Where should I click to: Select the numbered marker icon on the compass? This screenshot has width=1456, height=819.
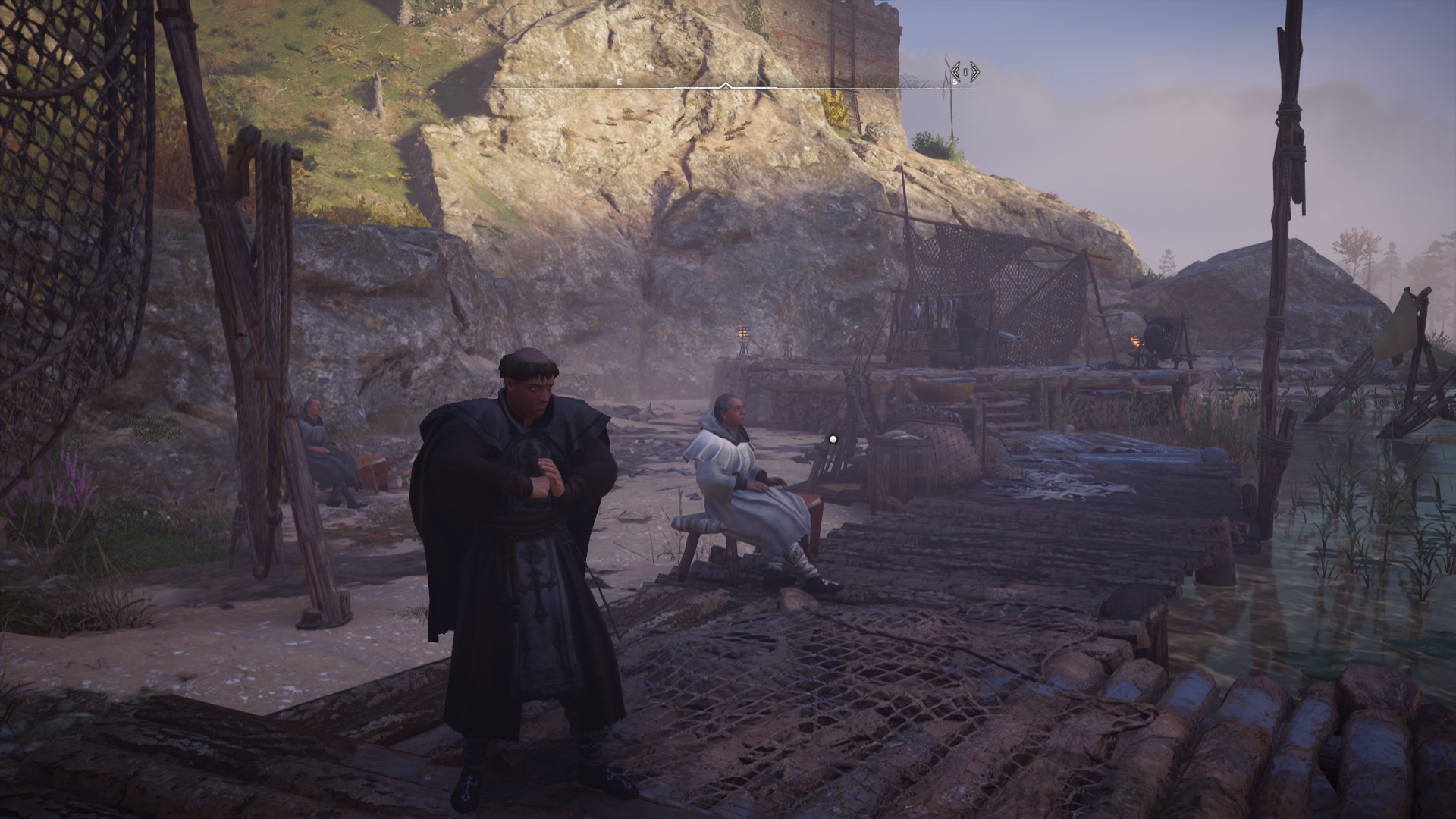click(x=965, y=73)
